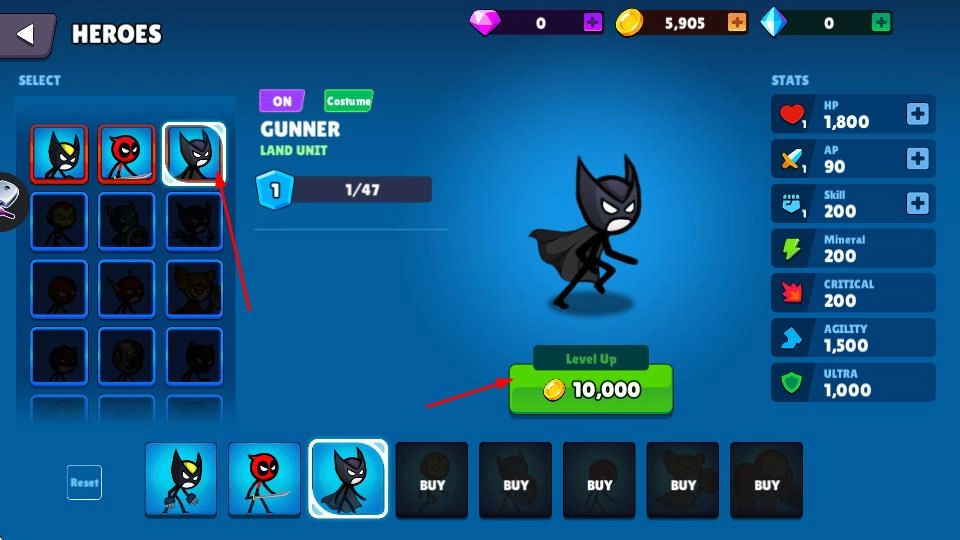Choose the bat-caped hero in the bottom lineup
Image resolution: width=960 pixels, height=540 pixels.
(x=348, y=479)
